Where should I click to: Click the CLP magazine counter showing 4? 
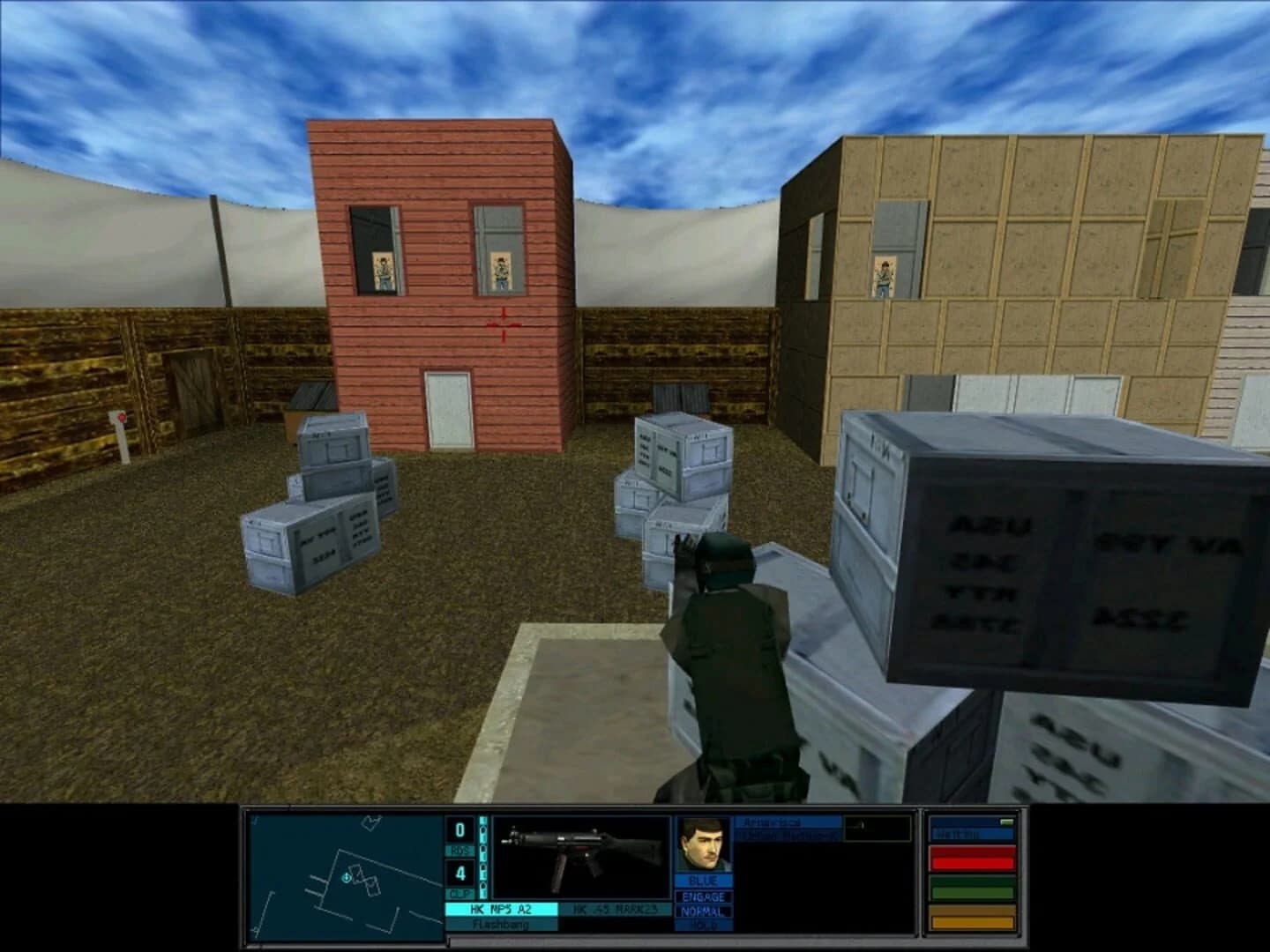coord(459,874)
